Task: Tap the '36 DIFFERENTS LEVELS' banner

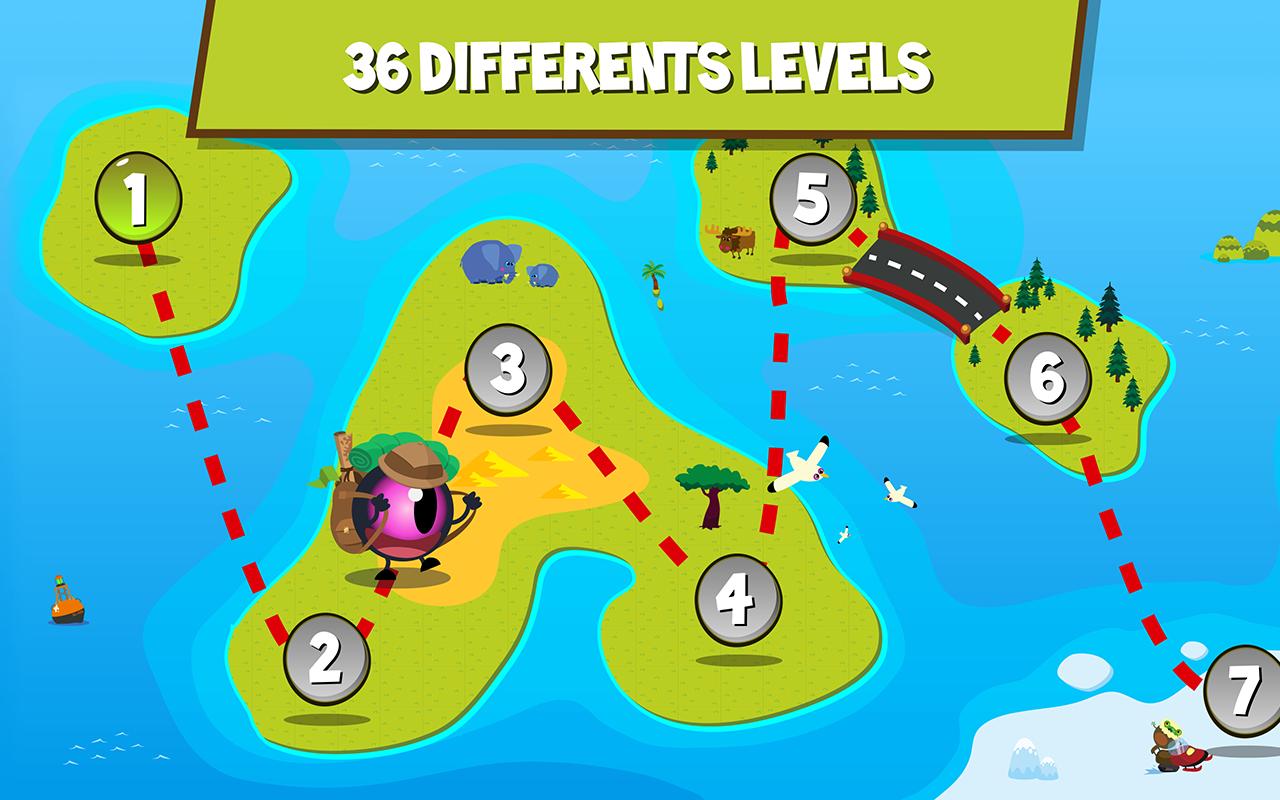Action: point(640,65)
